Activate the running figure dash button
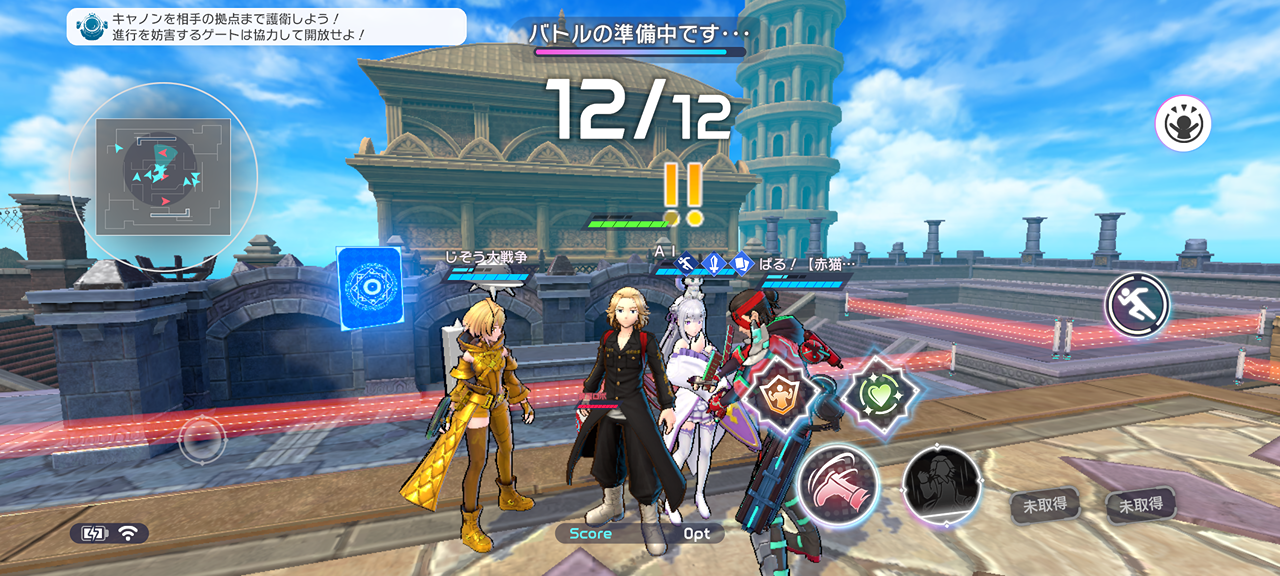 point(1138,306)
